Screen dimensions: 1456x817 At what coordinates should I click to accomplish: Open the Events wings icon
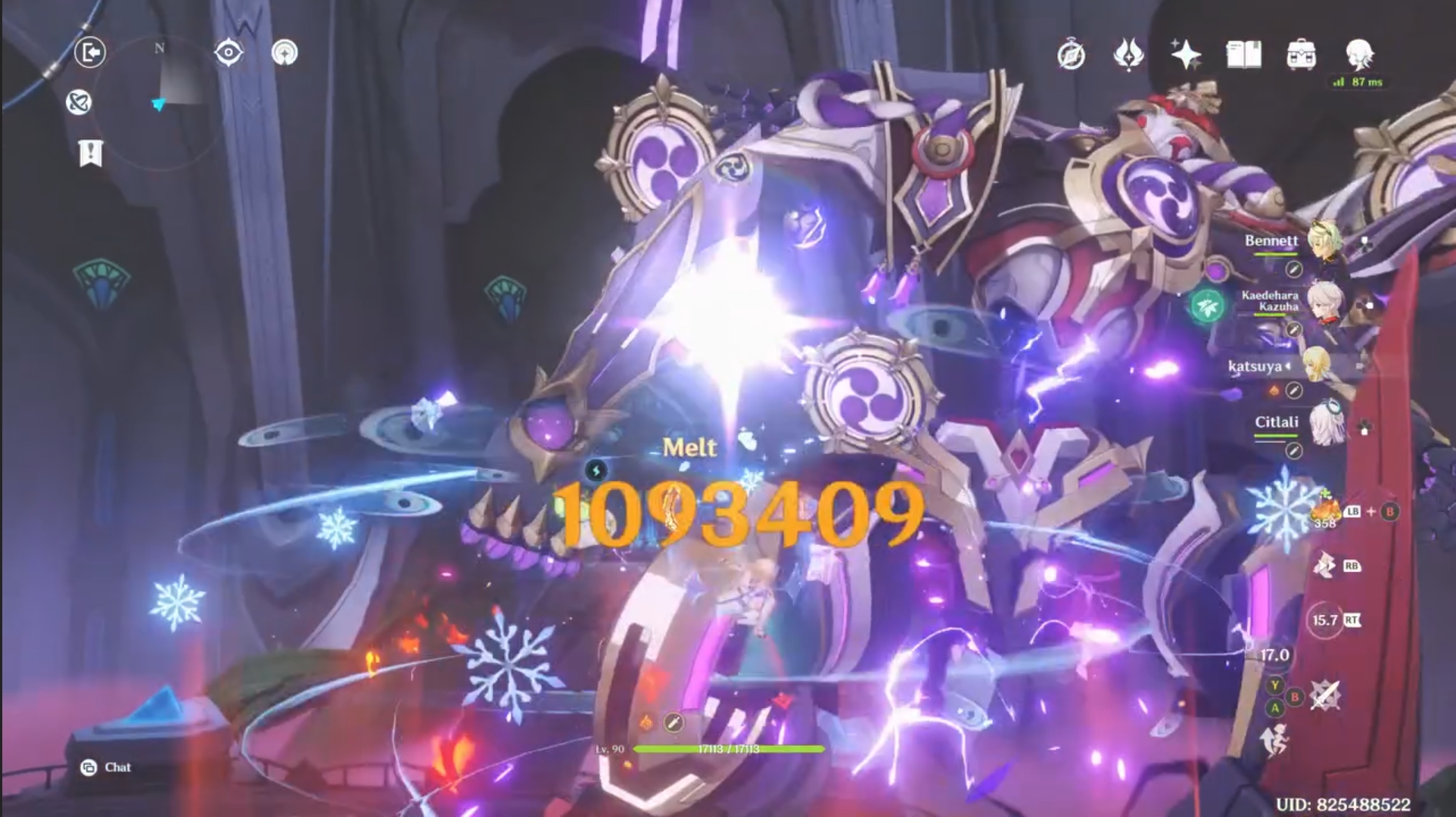pos(1127,54)
